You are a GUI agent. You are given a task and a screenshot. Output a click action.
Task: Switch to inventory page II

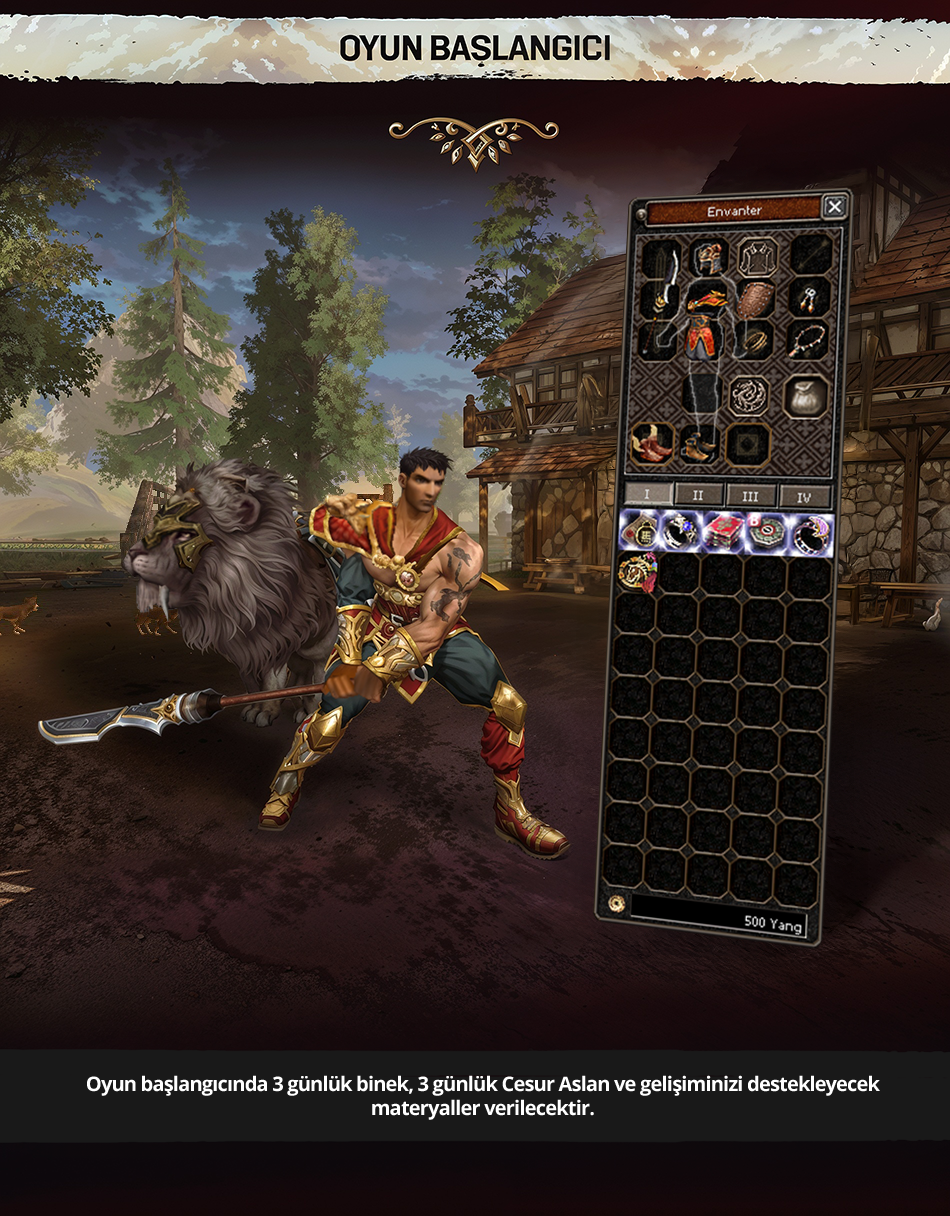(x=698, y=495)
